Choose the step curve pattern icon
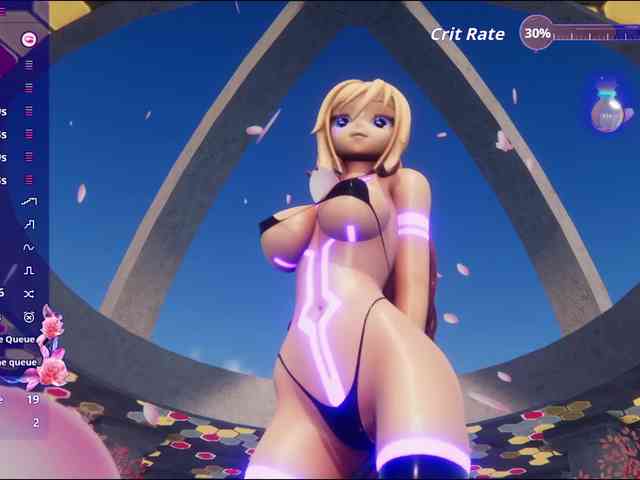Viewport: 640px width, 480px height. [x=29, y=224]
